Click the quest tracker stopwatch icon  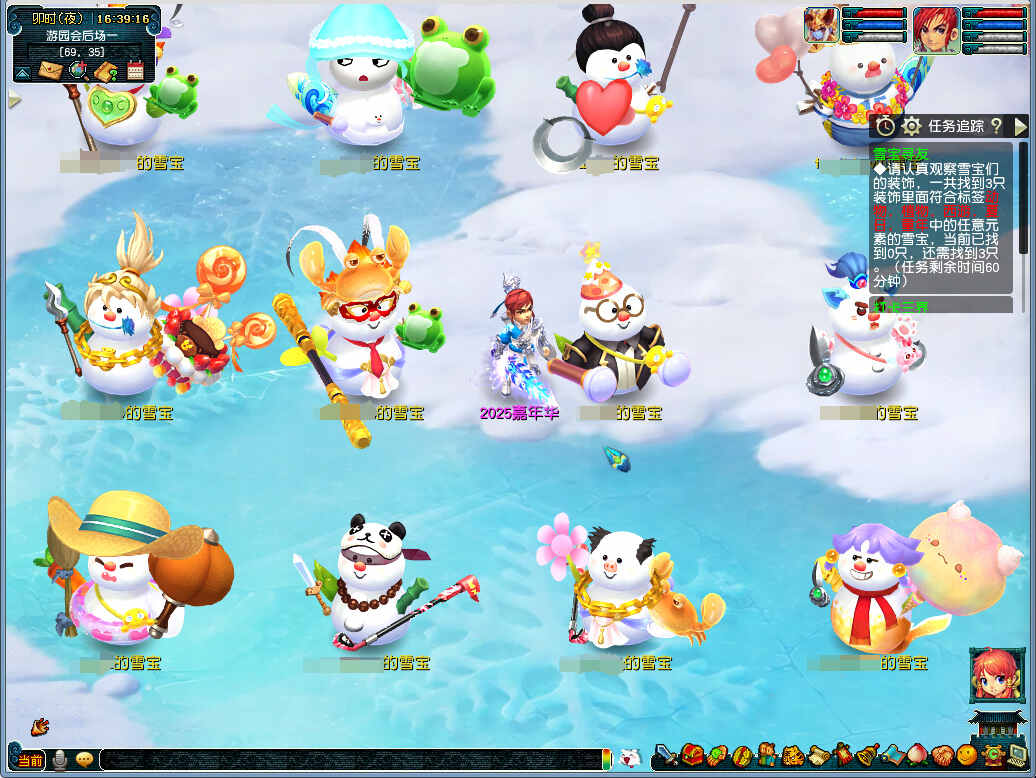[x=886, y=126]
